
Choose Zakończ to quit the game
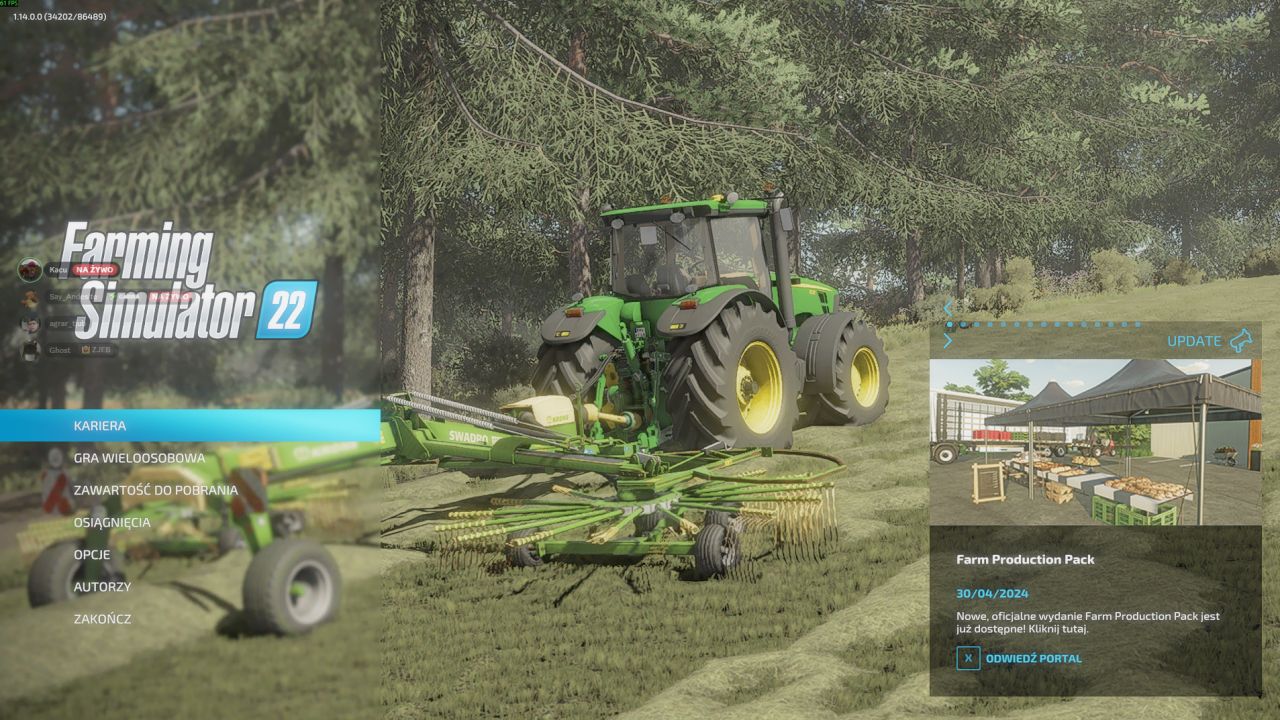pos(102,619)
